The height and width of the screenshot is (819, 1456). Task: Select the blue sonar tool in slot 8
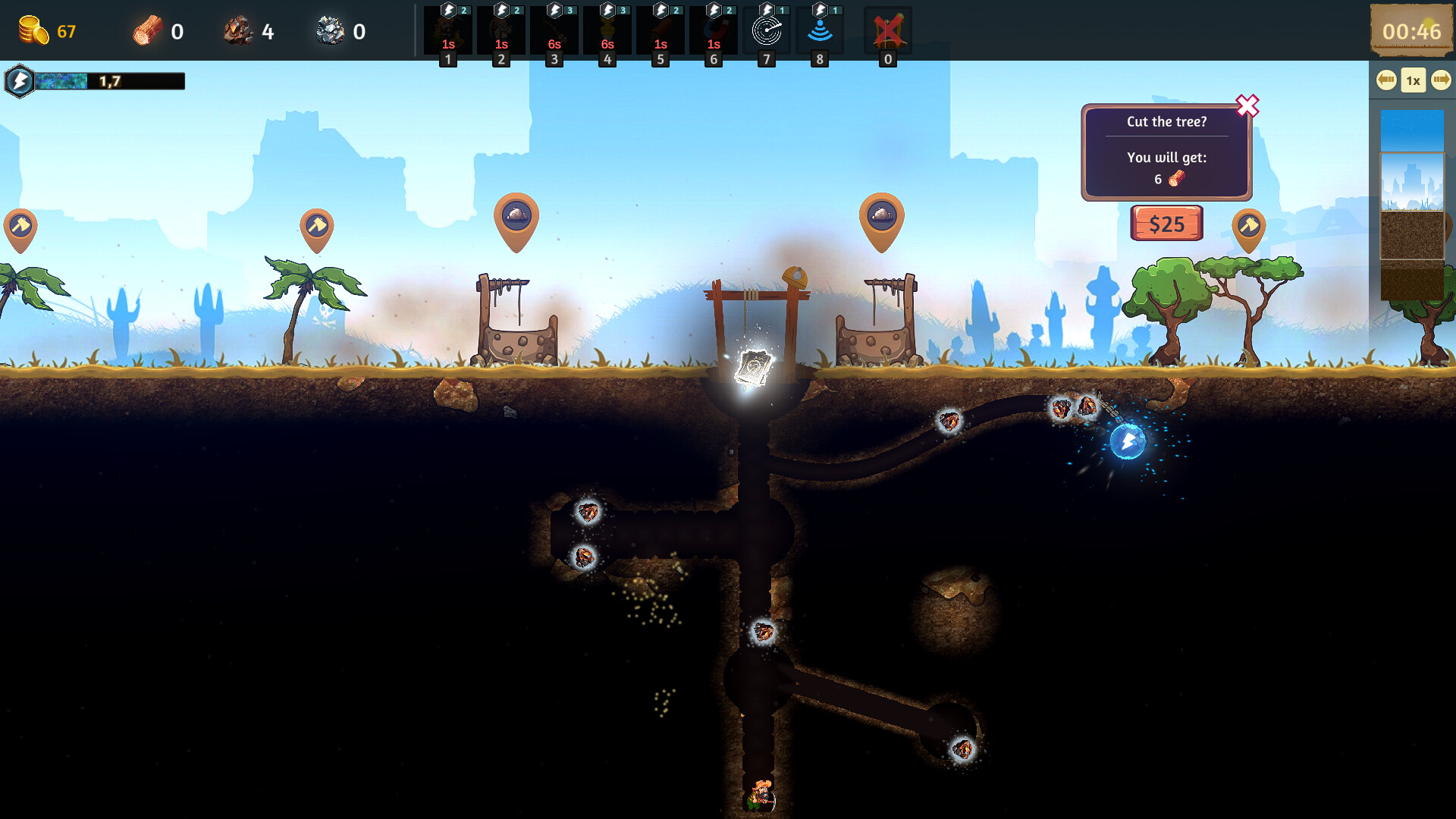tap(820, 30)
